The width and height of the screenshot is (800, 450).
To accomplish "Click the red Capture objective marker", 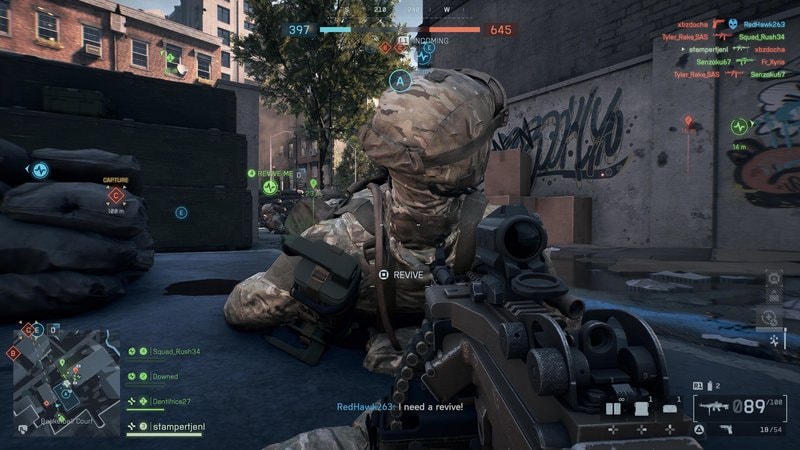I will [x=116, y=194].
